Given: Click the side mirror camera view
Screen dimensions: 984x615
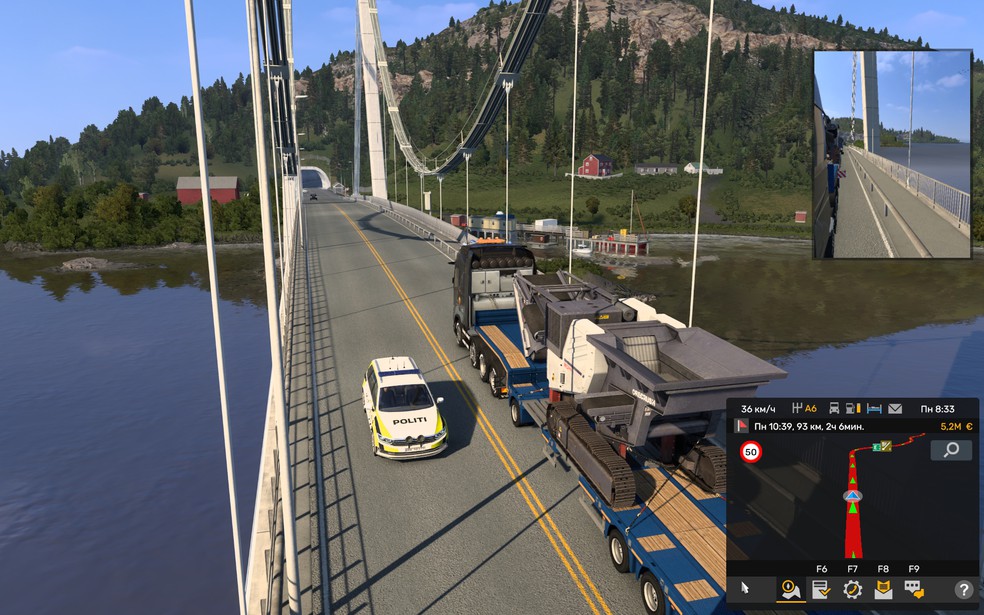Looking at the screenshot, I should click(x=892, y=154).
